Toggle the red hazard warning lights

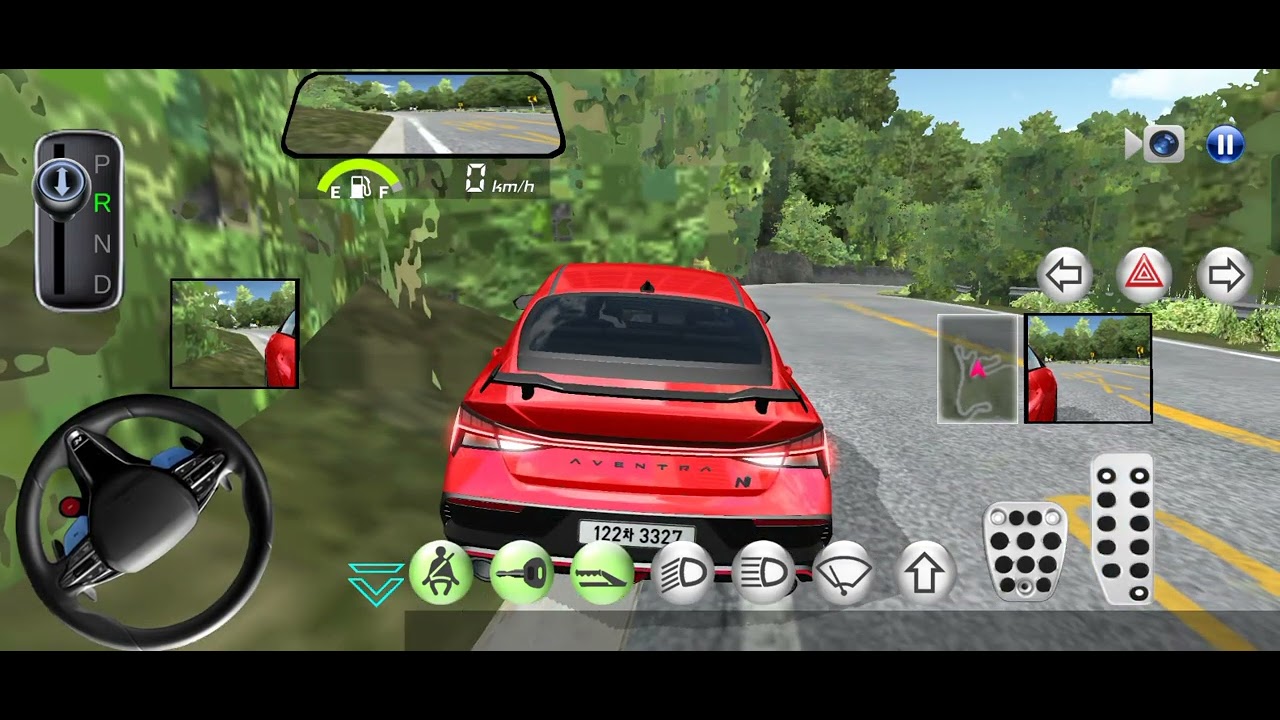click(x=1143, y=275)
